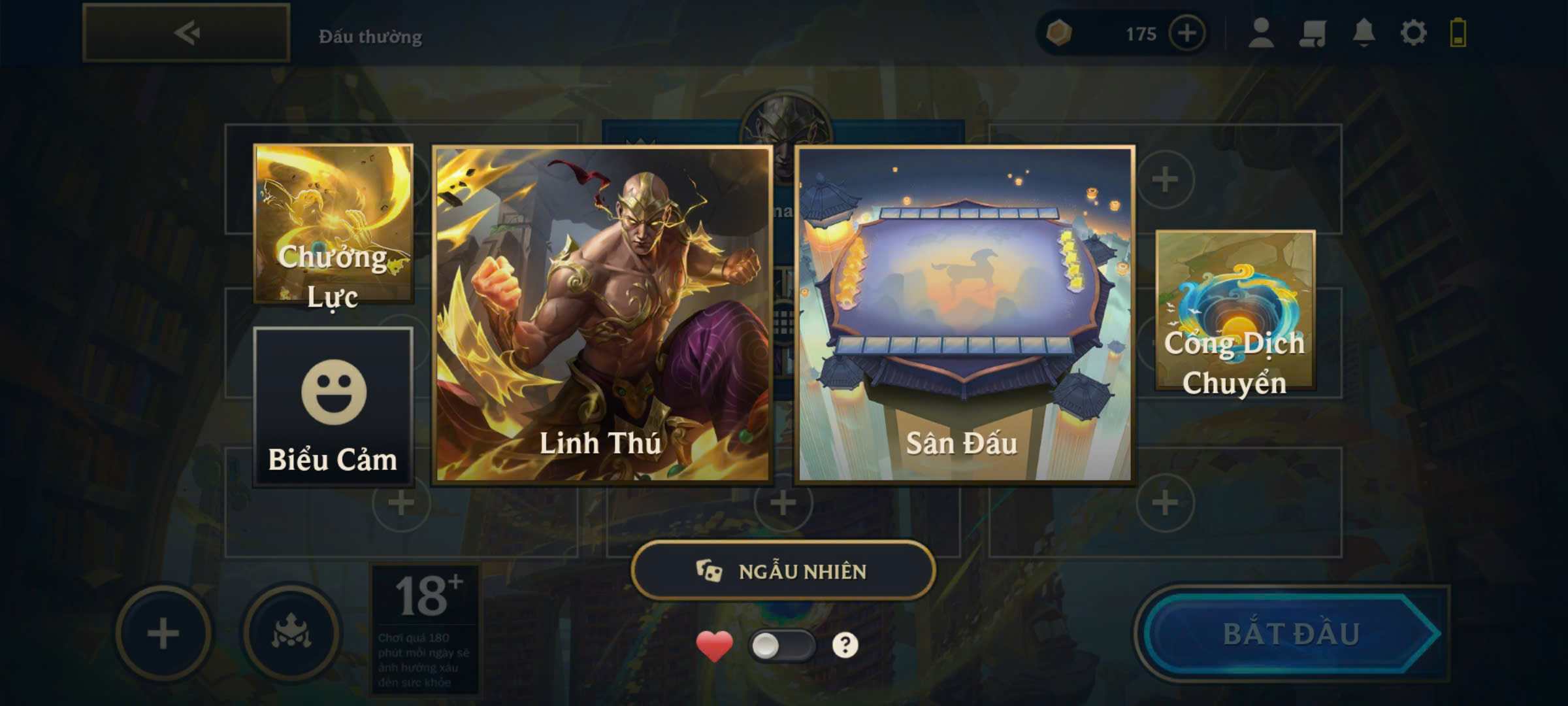Open the Chưởng Lực customization tile
Image resolution: width=1568 pixels, height=706 pixels.
333,224
